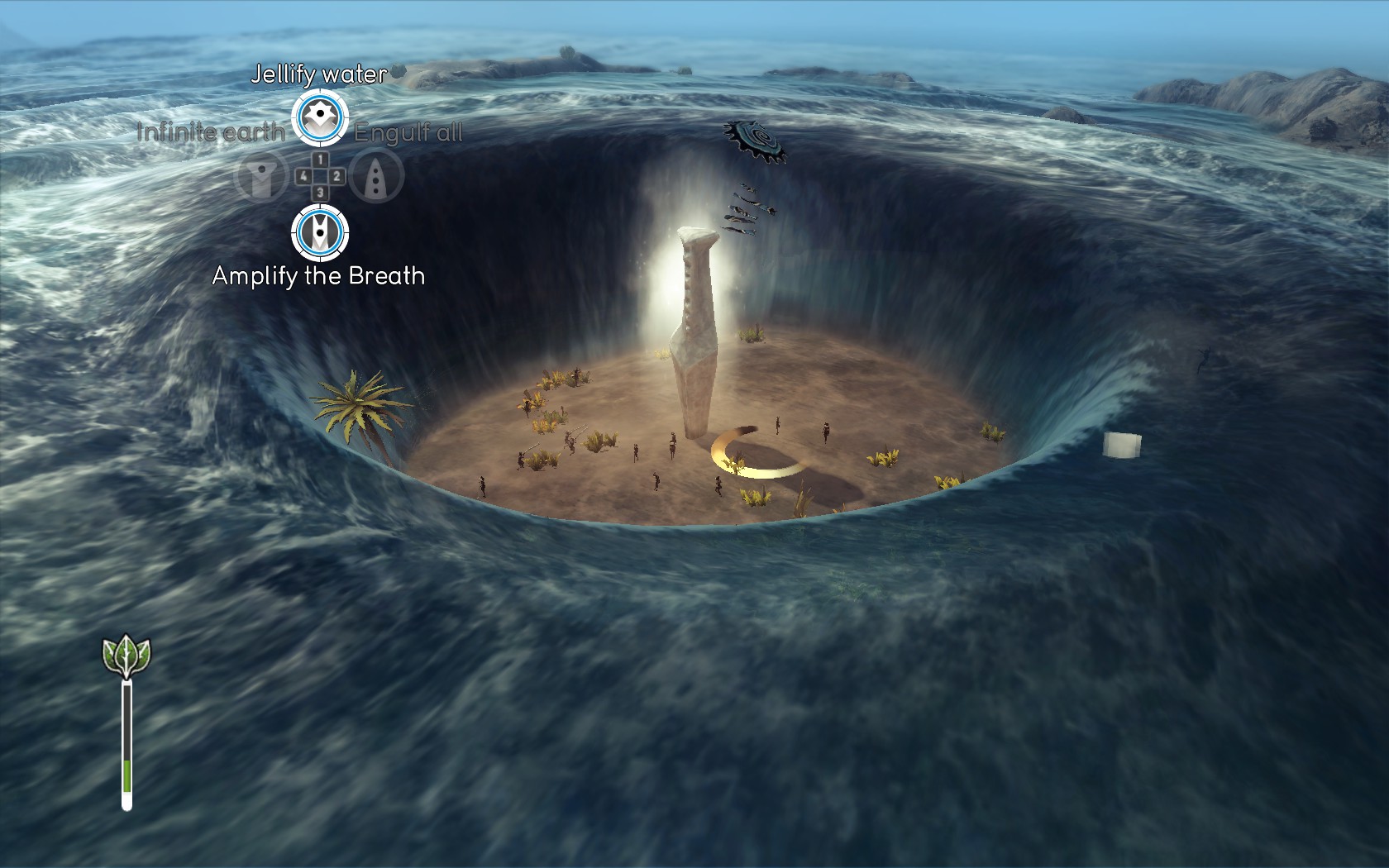Activate the Jellify water power
This screenshot has height=868, width=1389.
click(x=320, y=117)
